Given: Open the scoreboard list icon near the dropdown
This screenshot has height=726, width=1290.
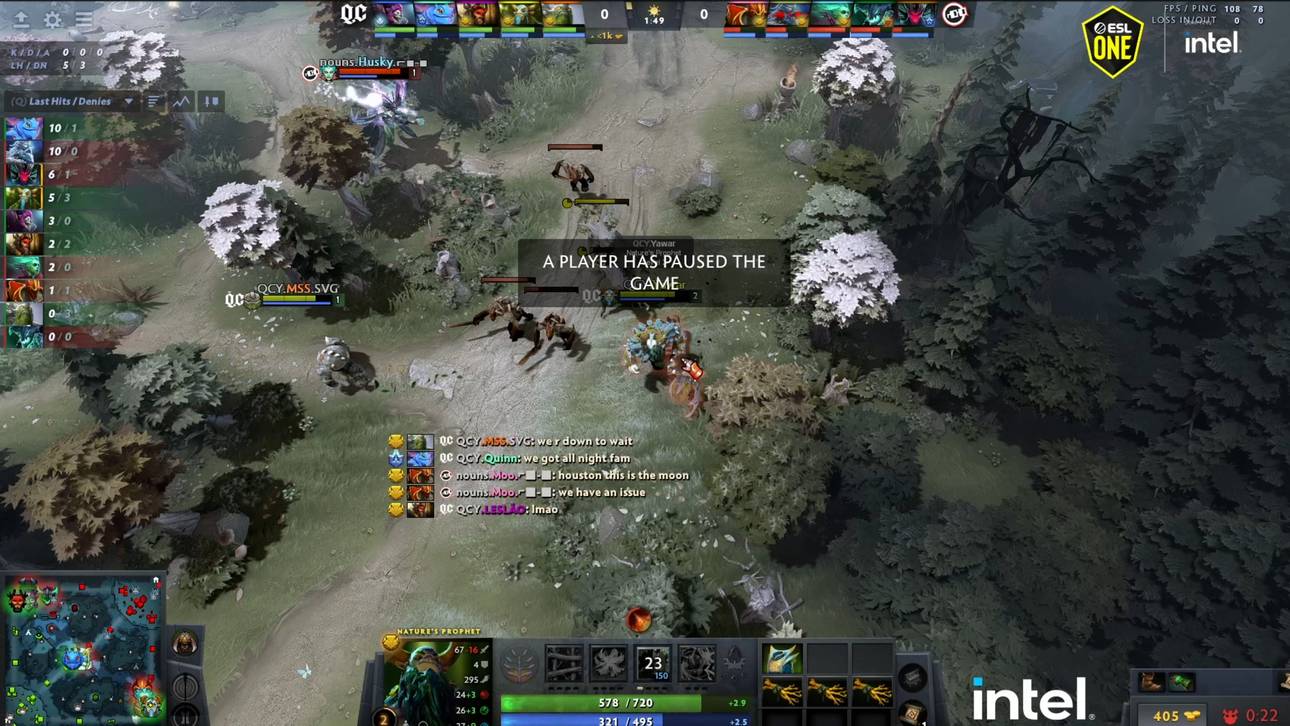Looking at the screenshot, I should (x=152, y=100).
